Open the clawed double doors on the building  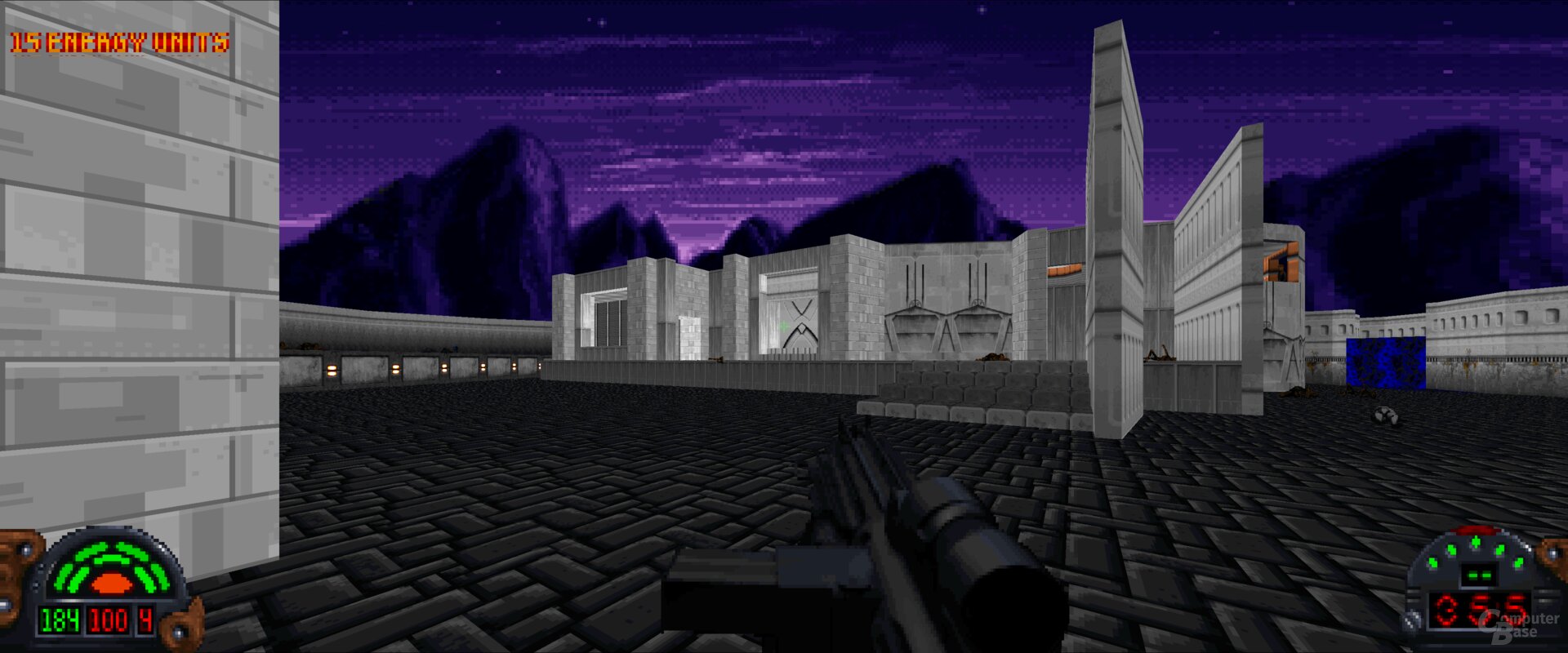(947, 326)
